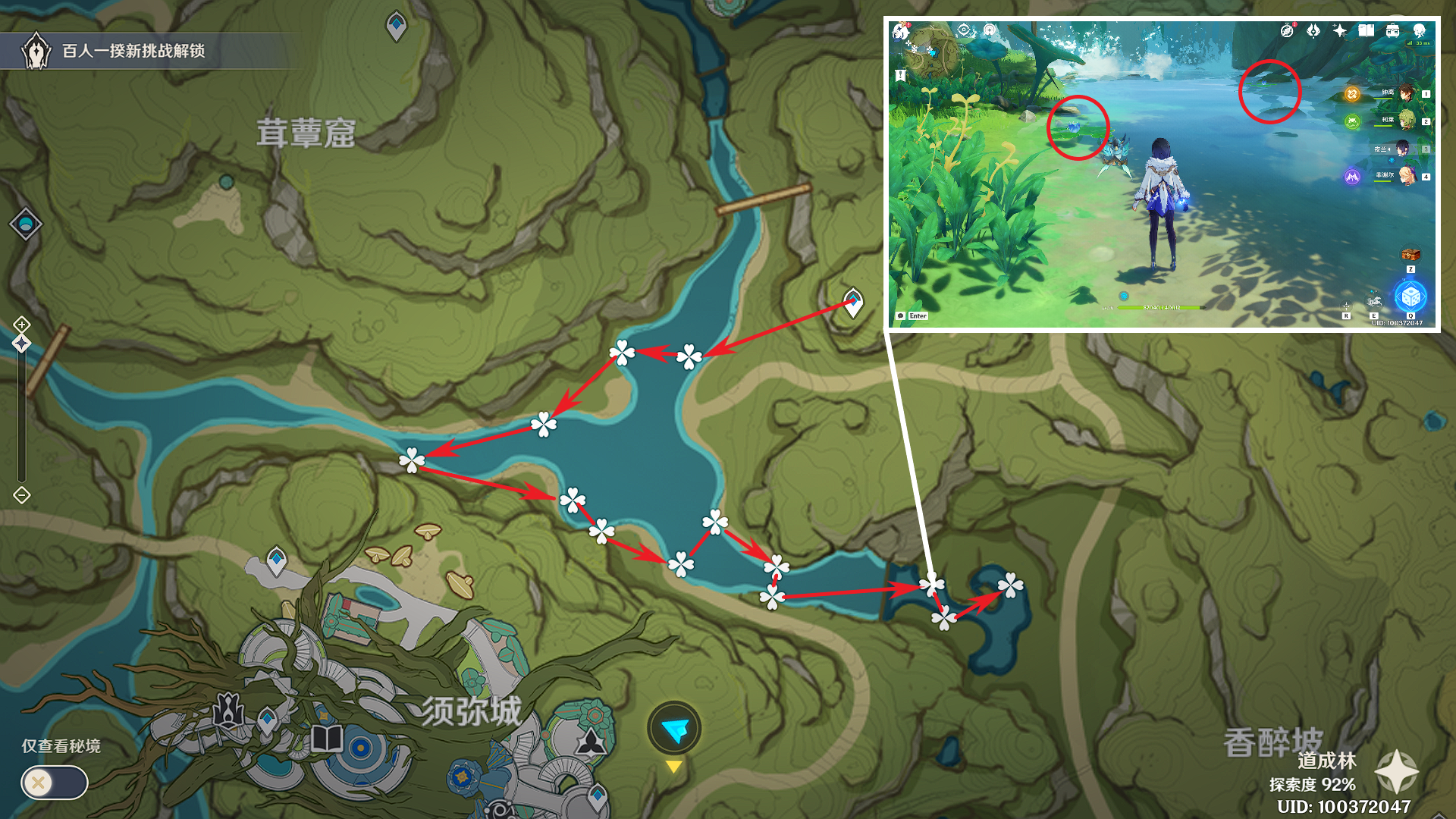Select the three-lobed marker right of 须弥城
The height and width of the screenshot is (819, 1456).
pyautogui.click(x=590, y=742)
